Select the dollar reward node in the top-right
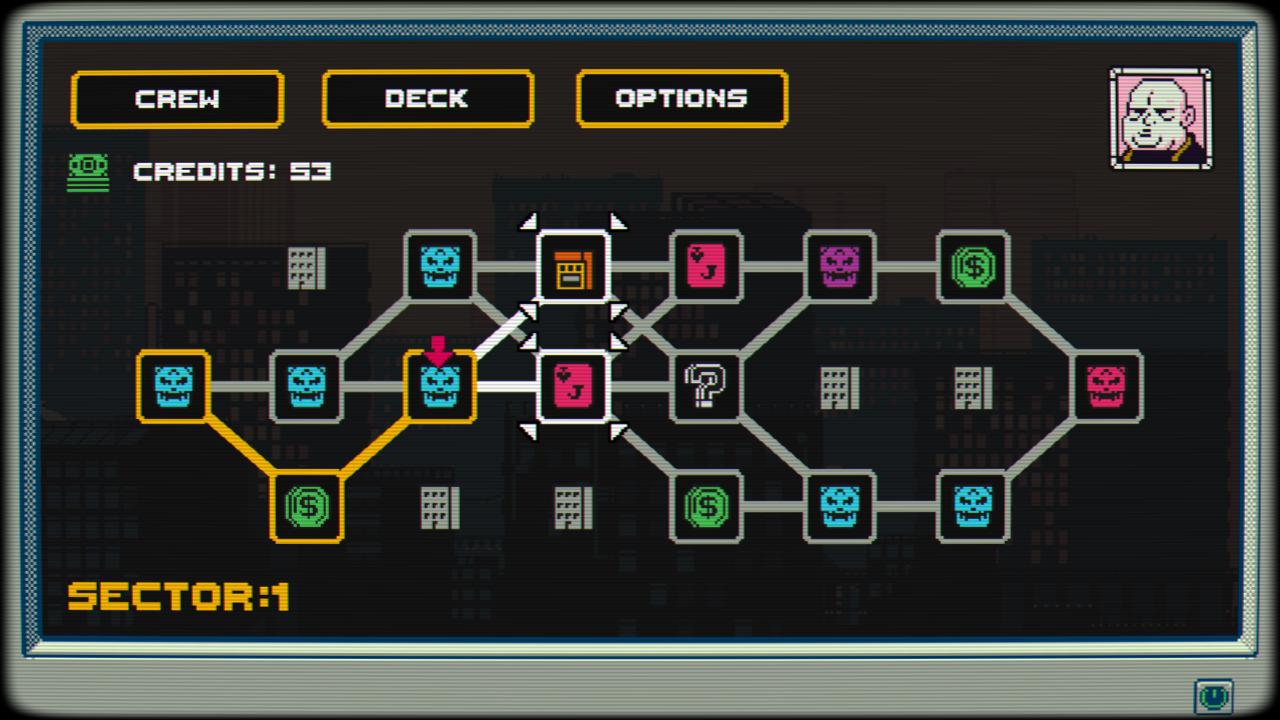Viewport: 1280px width, 720px height. [x=973, y=267]
